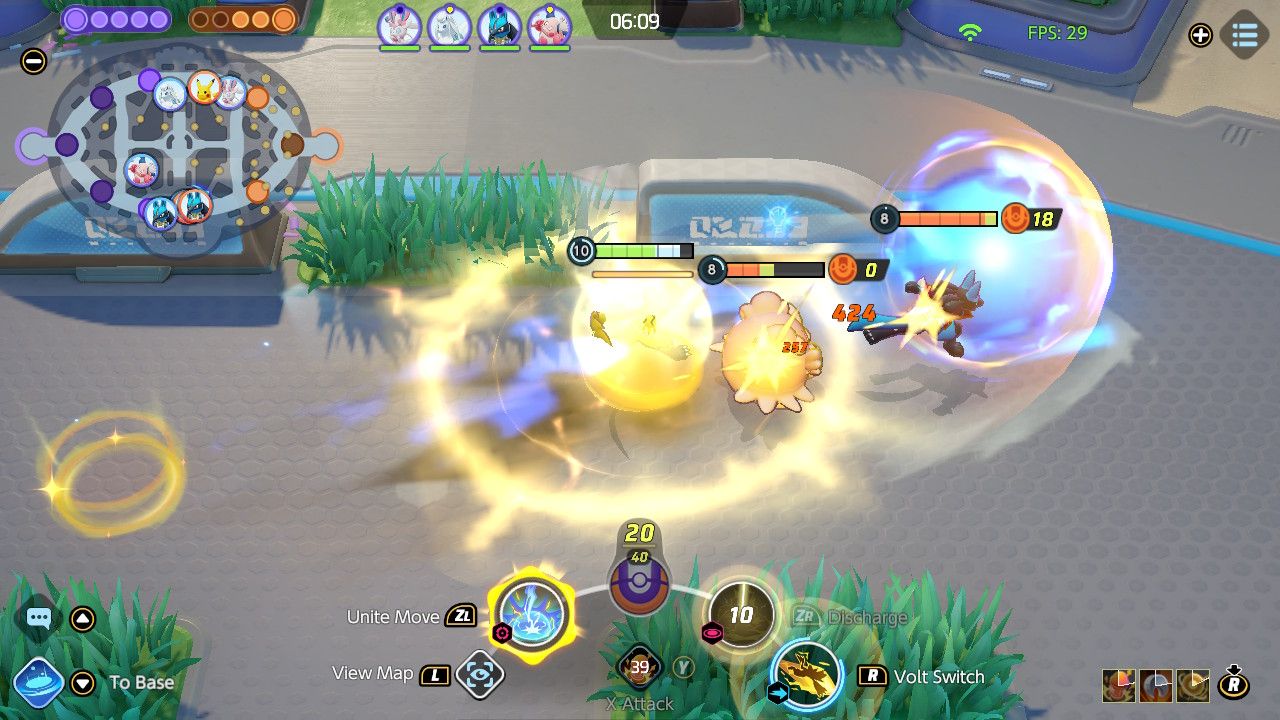
Task: Use the X Attack battle item
Action: point(640,668)
